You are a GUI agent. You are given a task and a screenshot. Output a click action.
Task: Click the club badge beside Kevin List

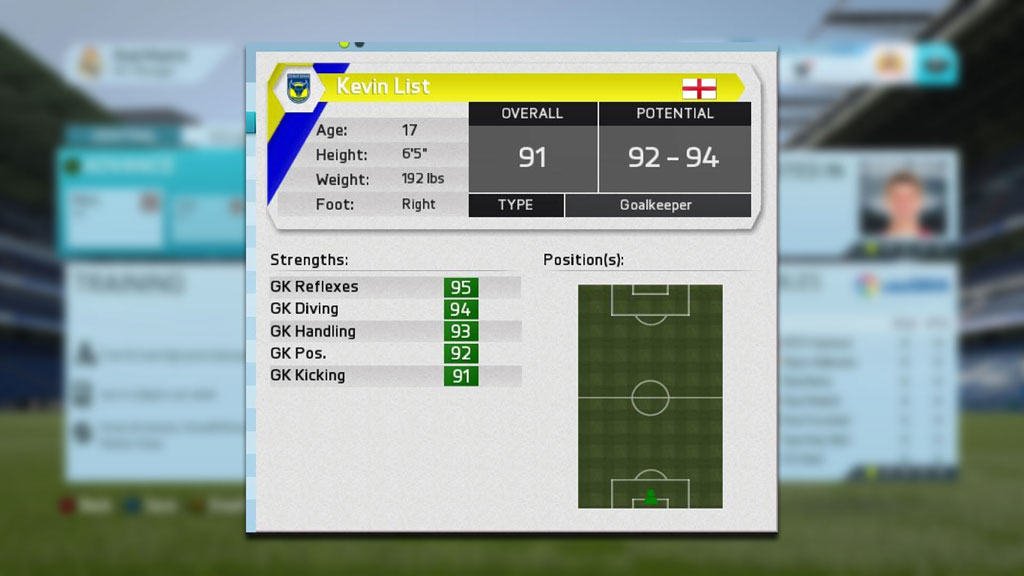tap(298, 88)
